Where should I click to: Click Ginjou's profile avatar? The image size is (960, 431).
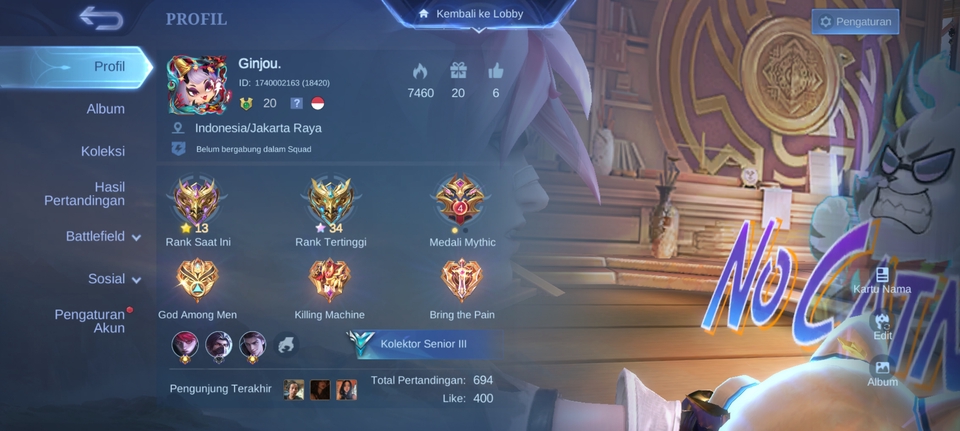click(x=199, y=83)
